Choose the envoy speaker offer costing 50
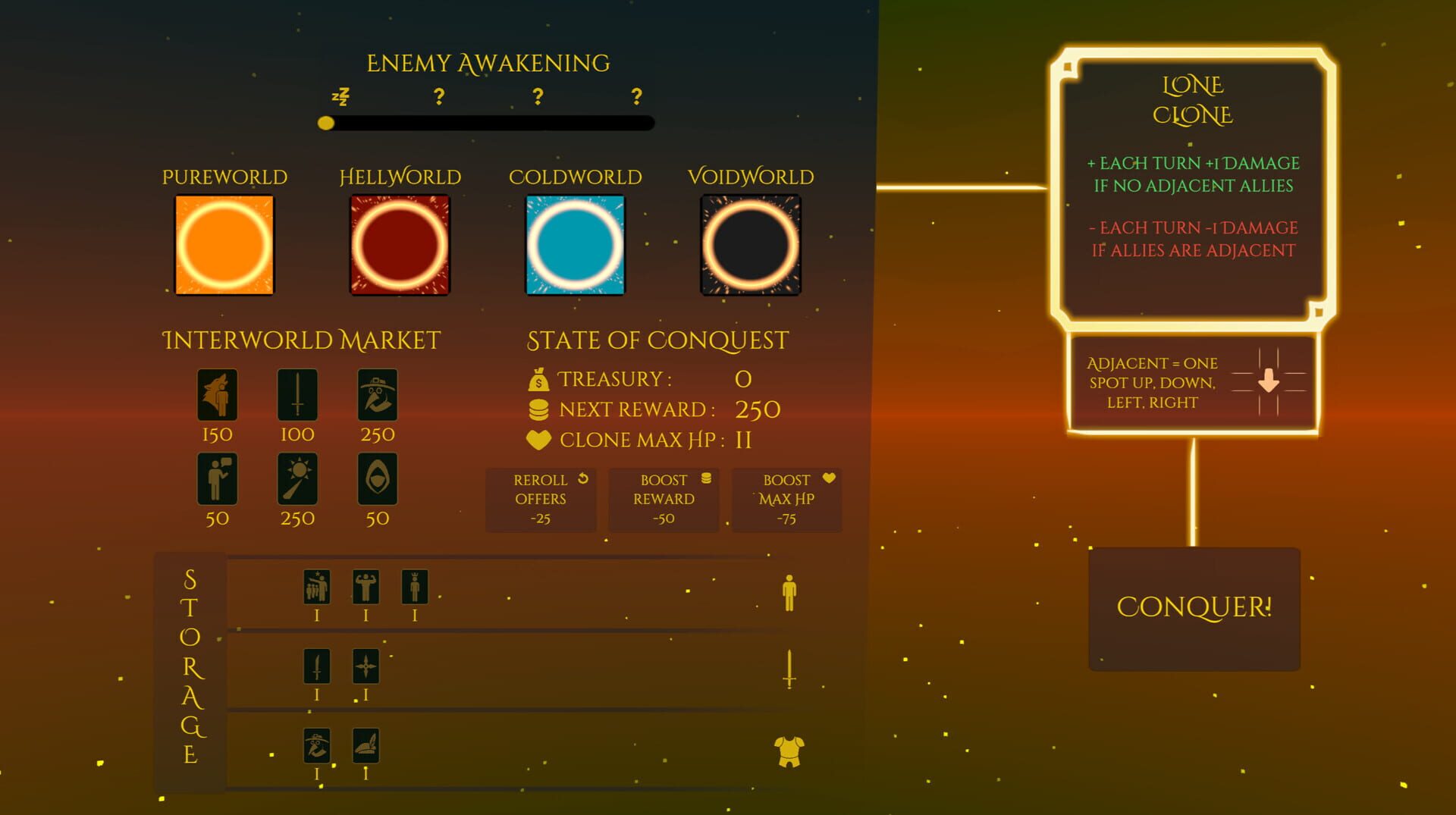The image size is (1456, 815). [219, 479]
